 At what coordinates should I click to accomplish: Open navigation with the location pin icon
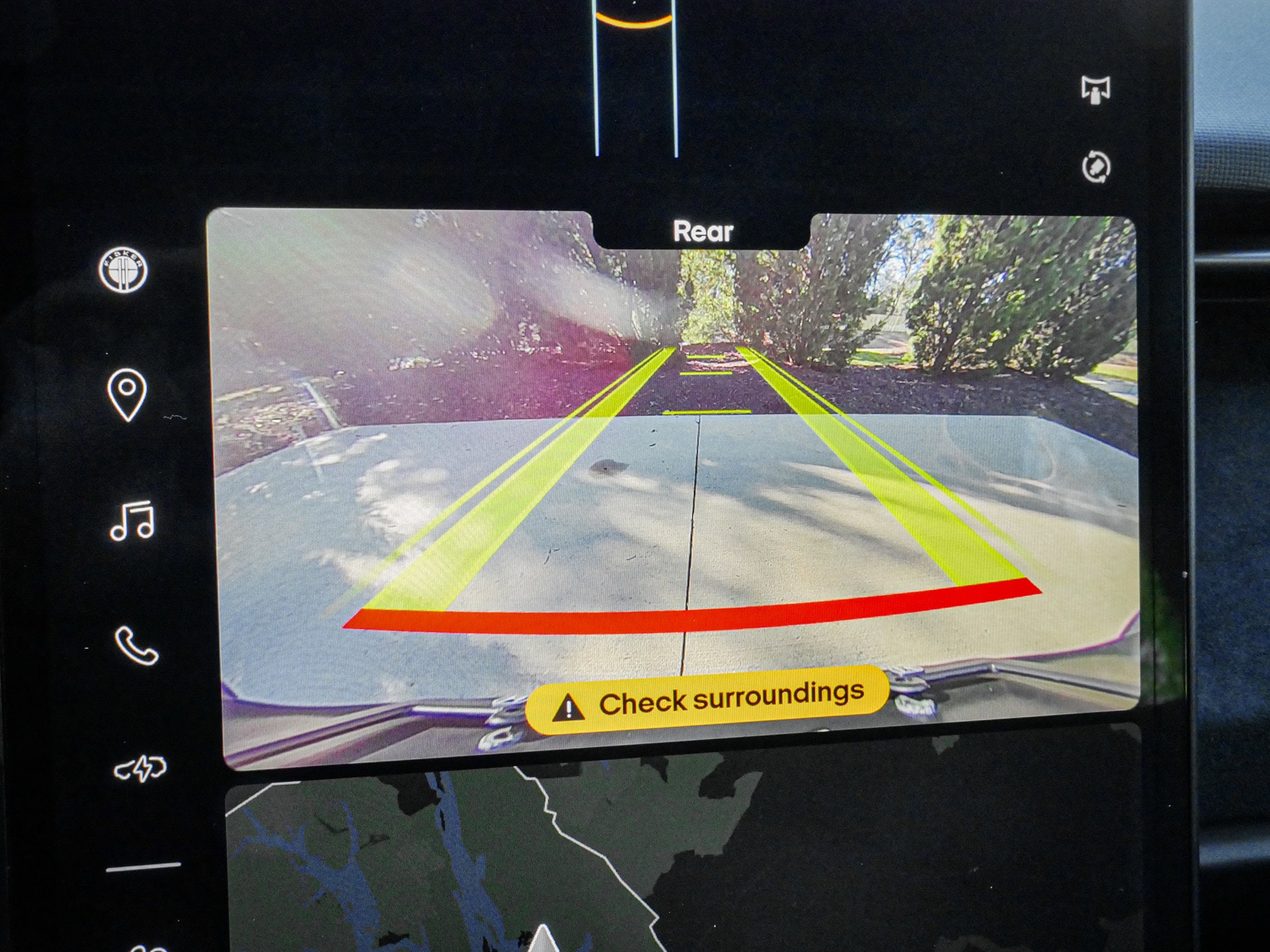coord(127,394)
